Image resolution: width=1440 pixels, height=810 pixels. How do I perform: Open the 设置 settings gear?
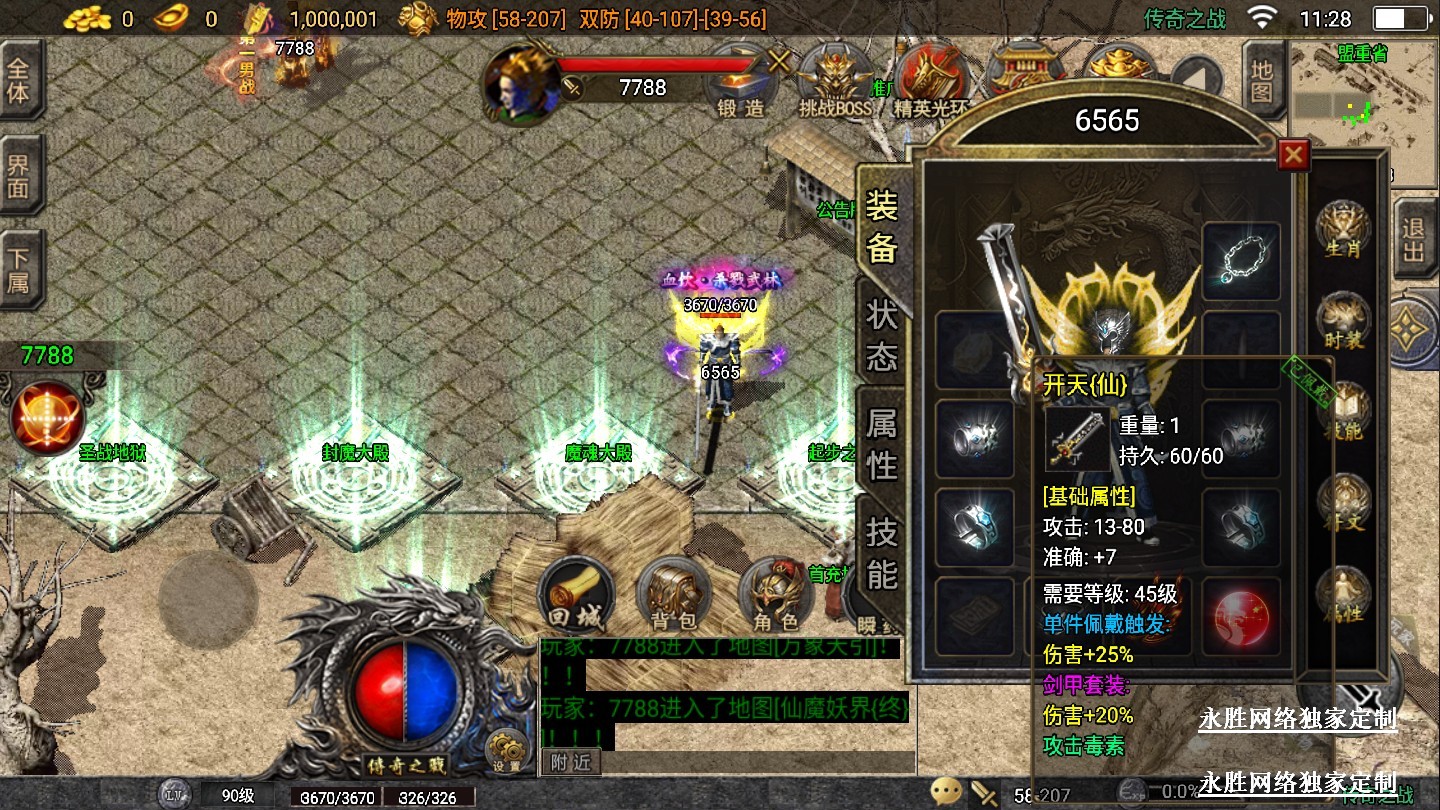[507, 751]
